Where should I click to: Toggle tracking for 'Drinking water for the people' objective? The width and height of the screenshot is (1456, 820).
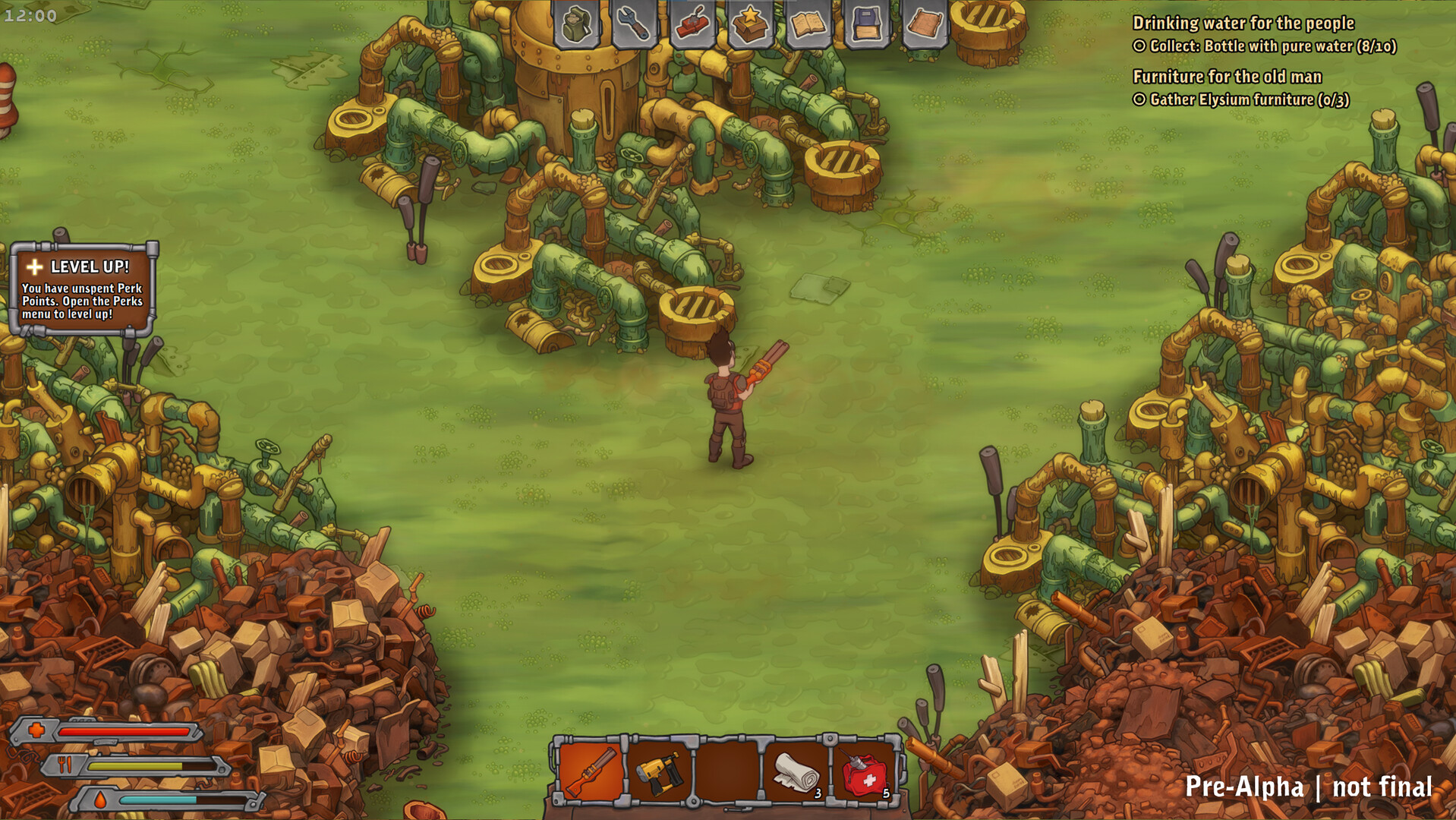[x=1139, y=46]
